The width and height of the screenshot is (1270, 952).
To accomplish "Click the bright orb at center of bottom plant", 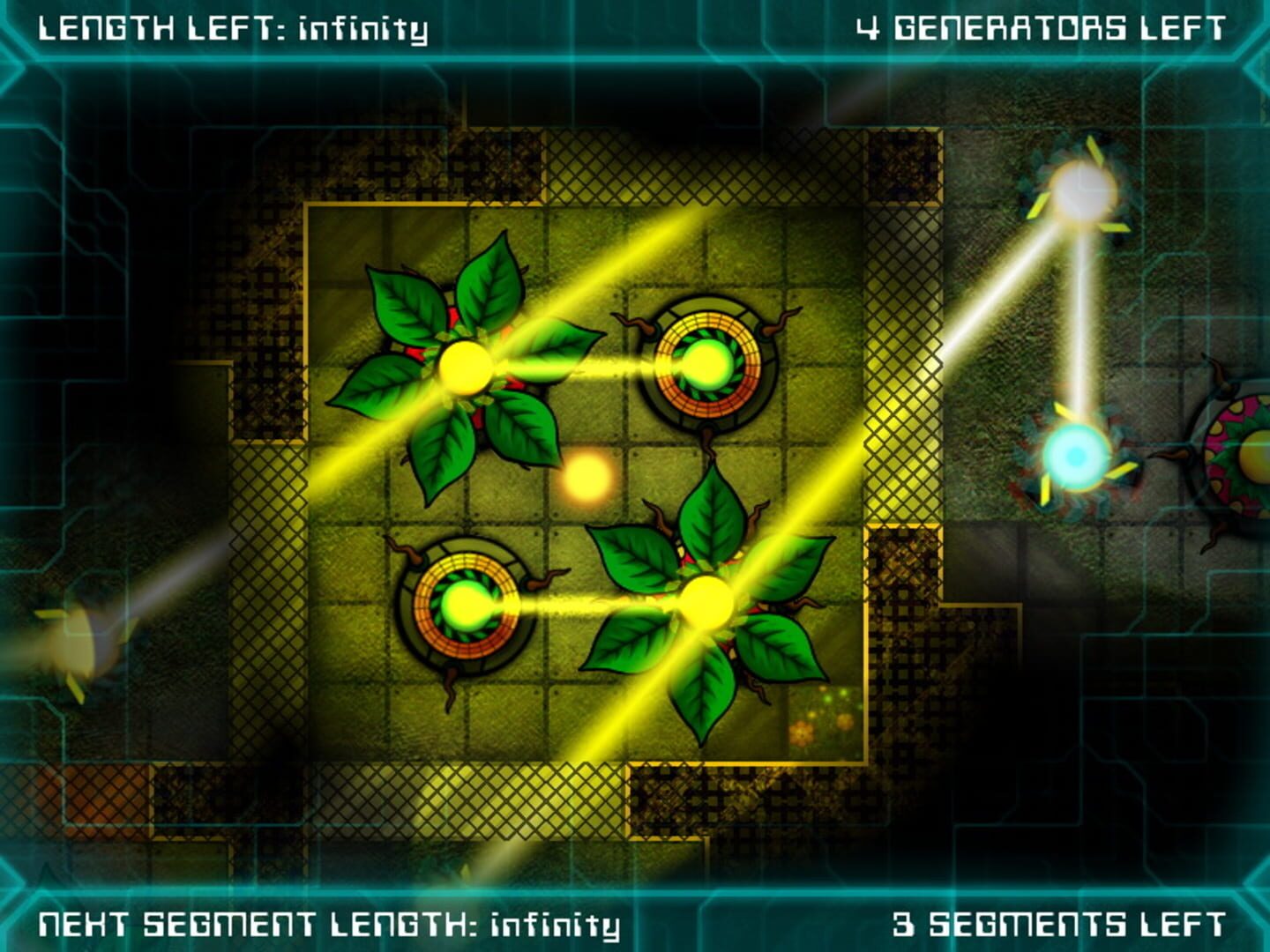I will tap(706, 599).
